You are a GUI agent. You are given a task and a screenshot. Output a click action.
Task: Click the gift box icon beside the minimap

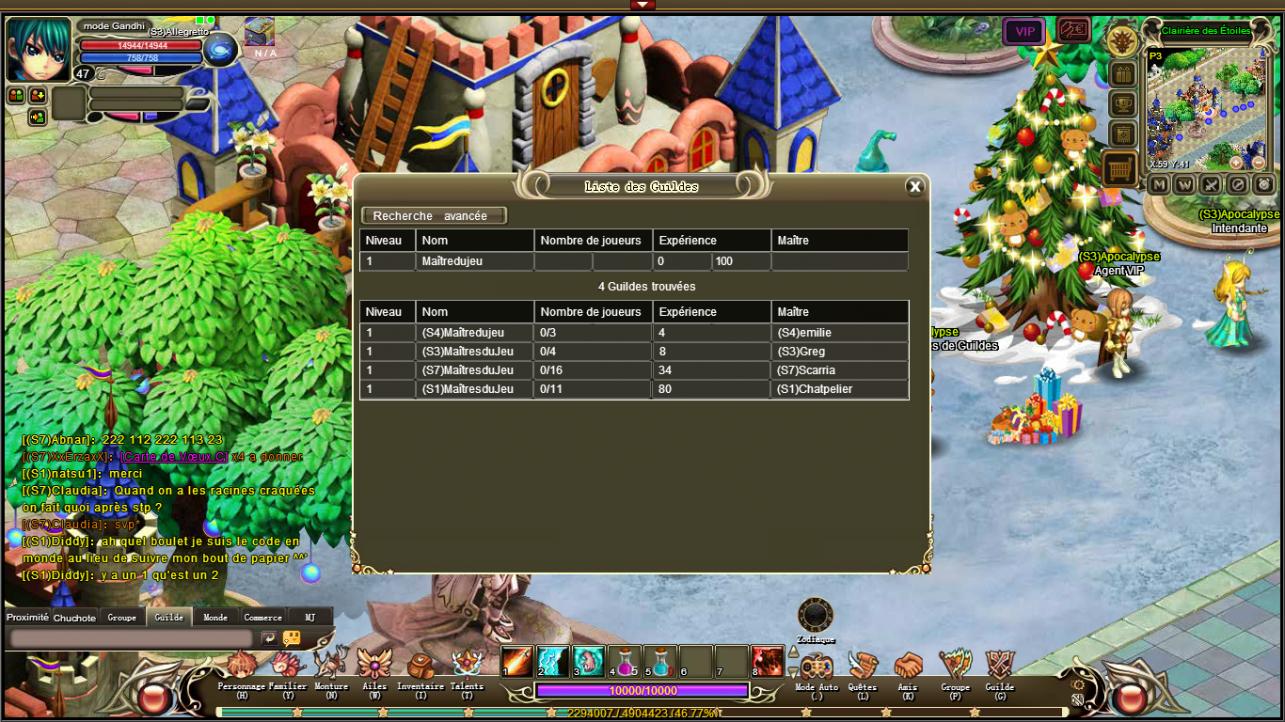tap(1122, 74)
